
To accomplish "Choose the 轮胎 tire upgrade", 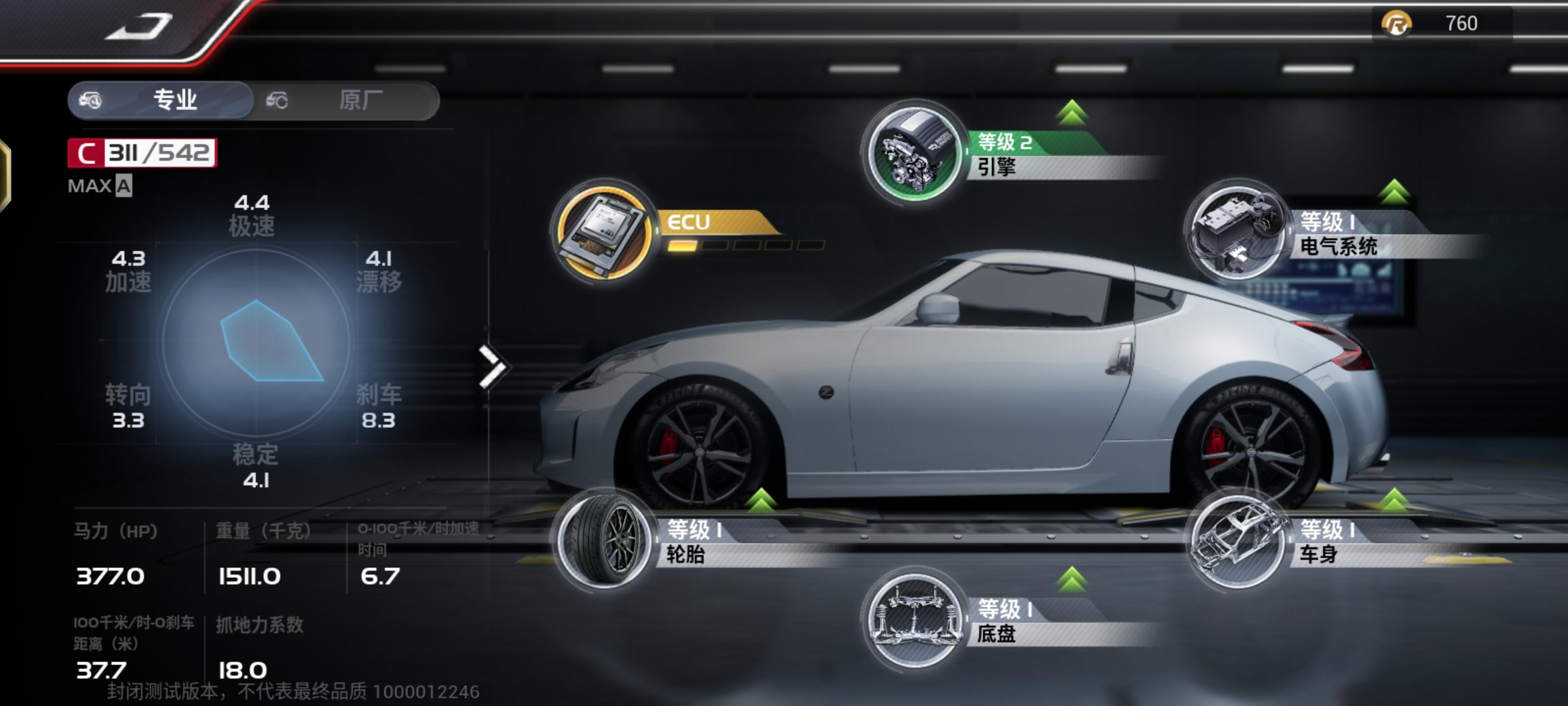I will point(604,540).
